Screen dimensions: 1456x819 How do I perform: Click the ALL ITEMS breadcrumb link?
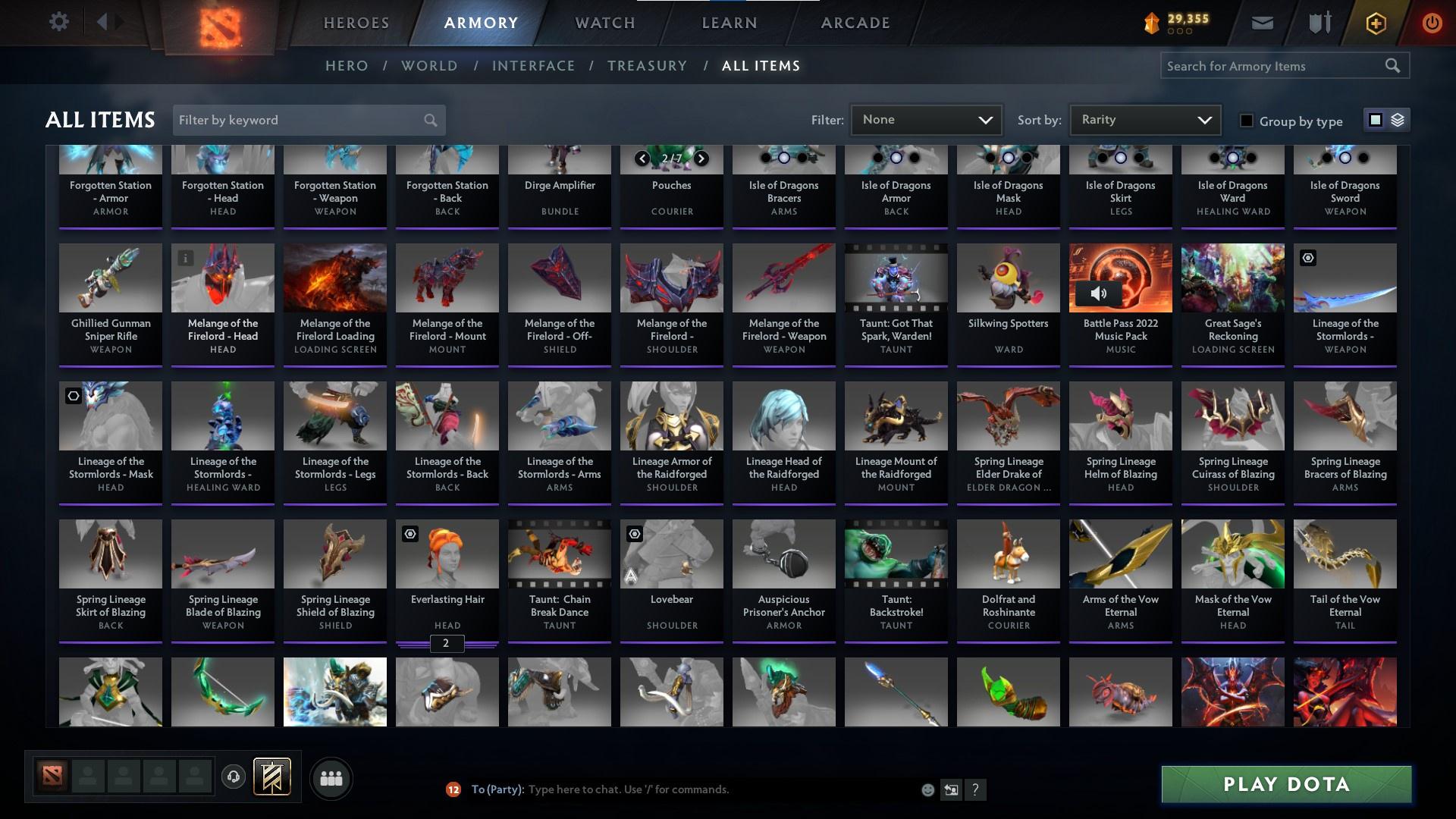pyautogui.click(x=762, y=66)
